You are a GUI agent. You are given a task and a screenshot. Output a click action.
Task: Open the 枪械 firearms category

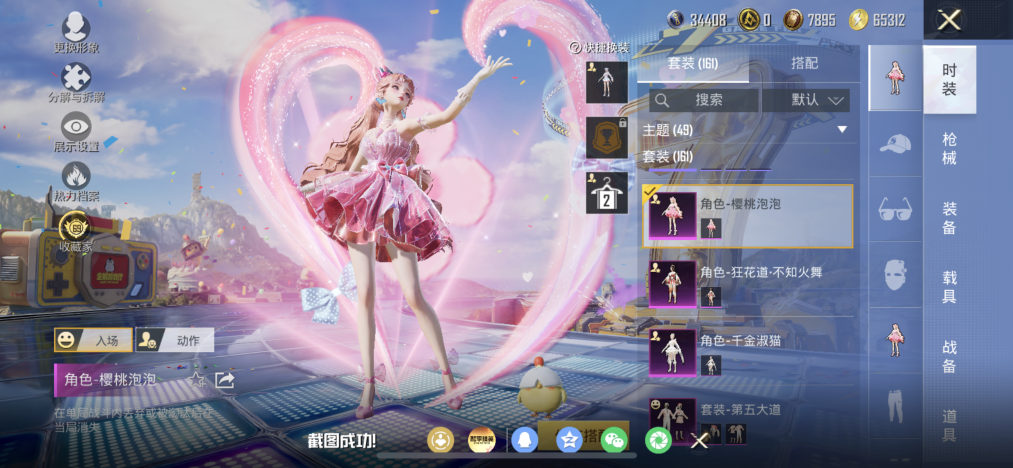pyautogui.click(x=949, y=147)
